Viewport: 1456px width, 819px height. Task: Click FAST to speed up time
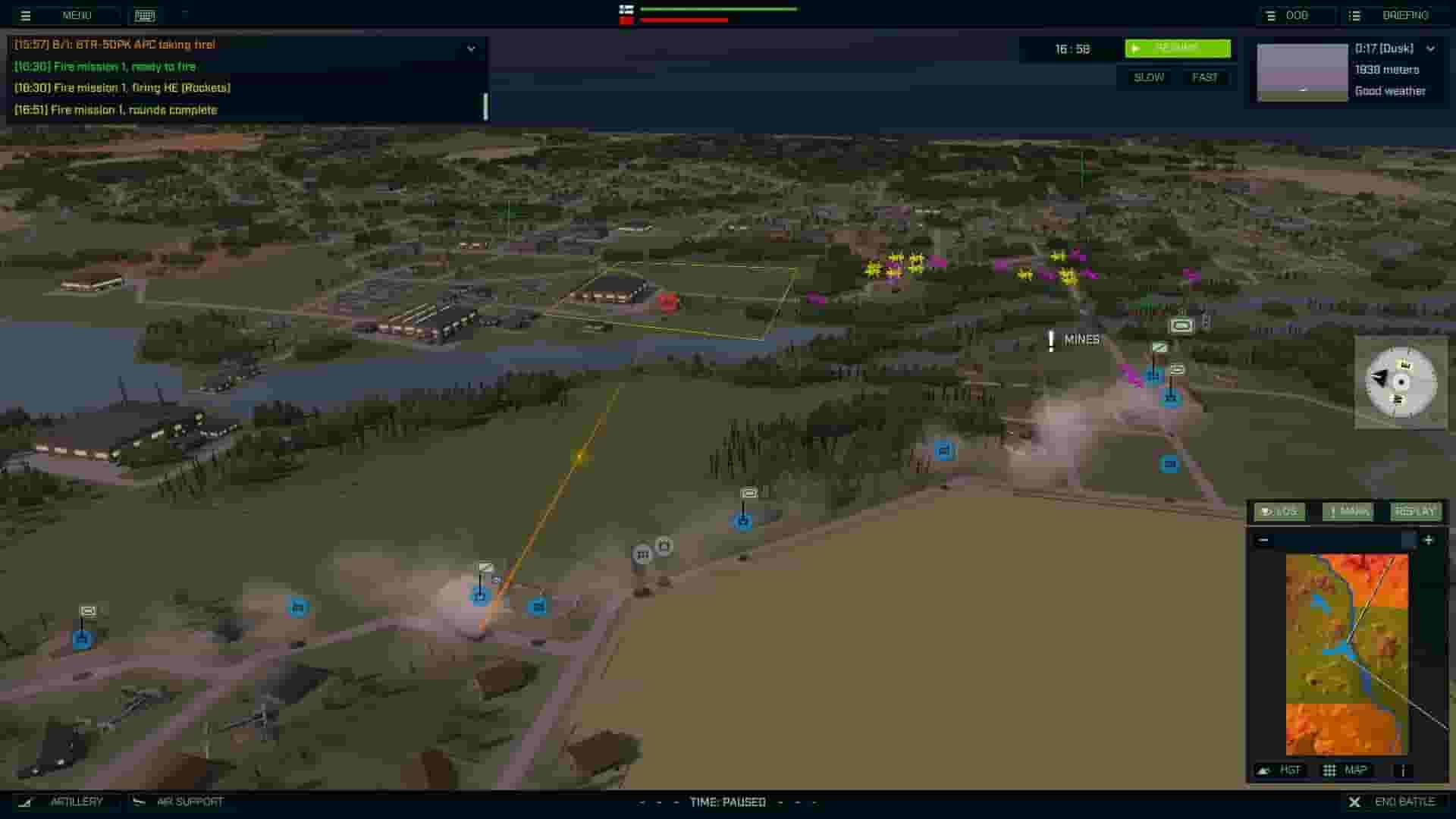(x=1206, y=77)
